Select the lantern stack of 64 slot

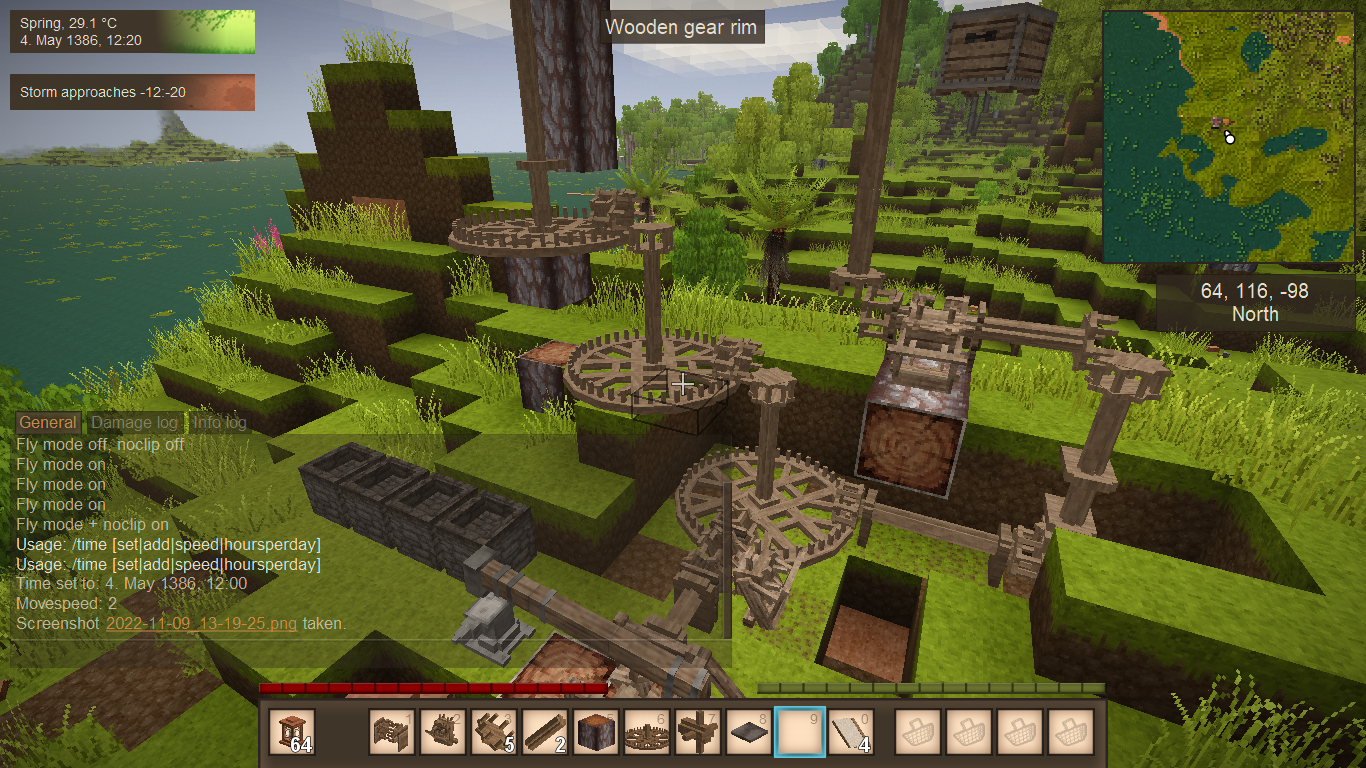[292, 732]
